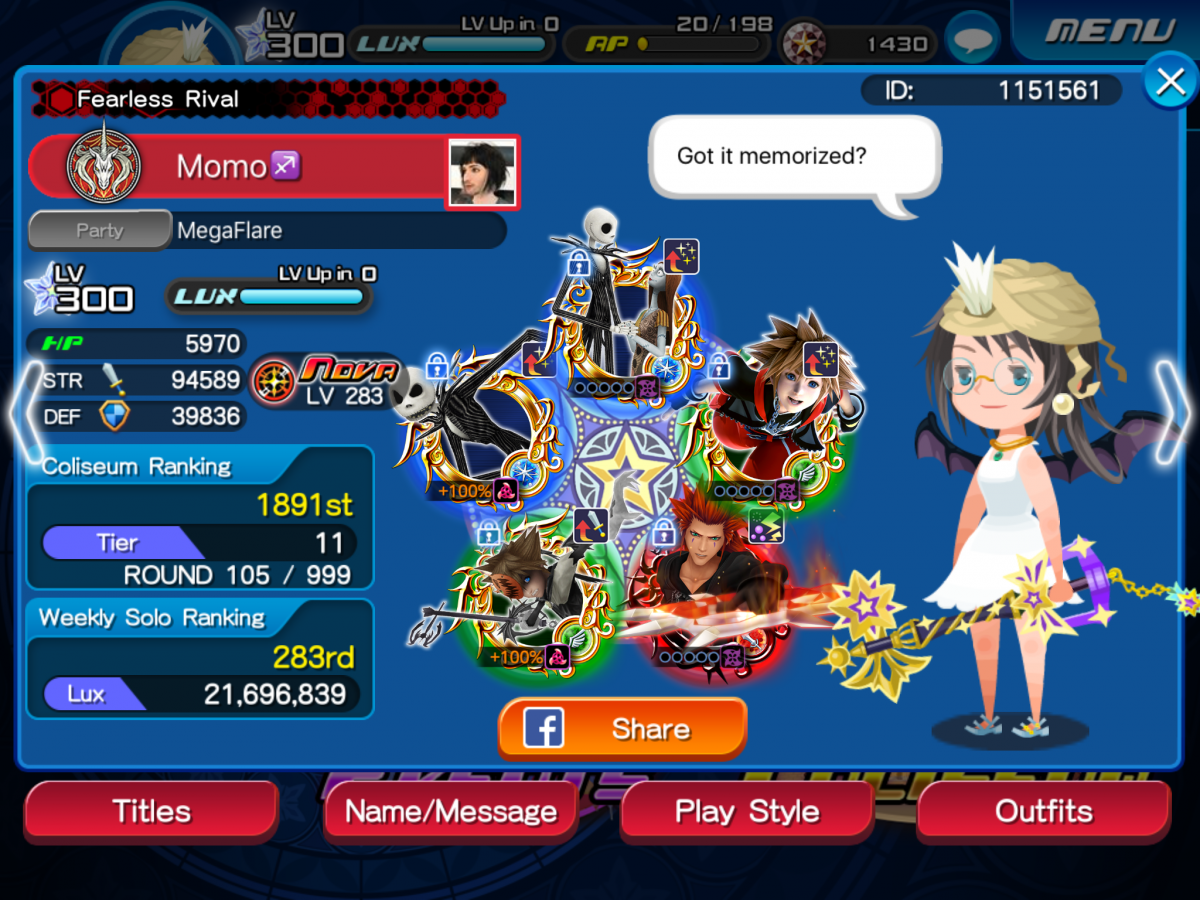Open the Coliseum Ranking panel
1200x900 pixels.
[x=200, y=518]
